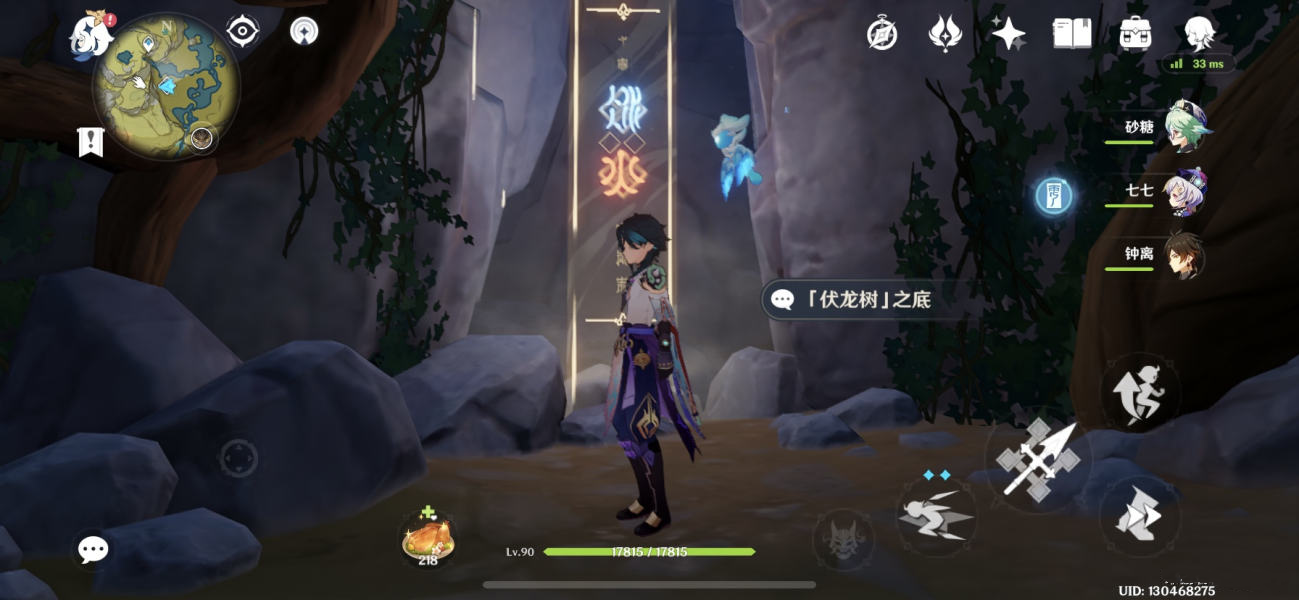Switch to party member 砂糖

(x=1185, y=130)
